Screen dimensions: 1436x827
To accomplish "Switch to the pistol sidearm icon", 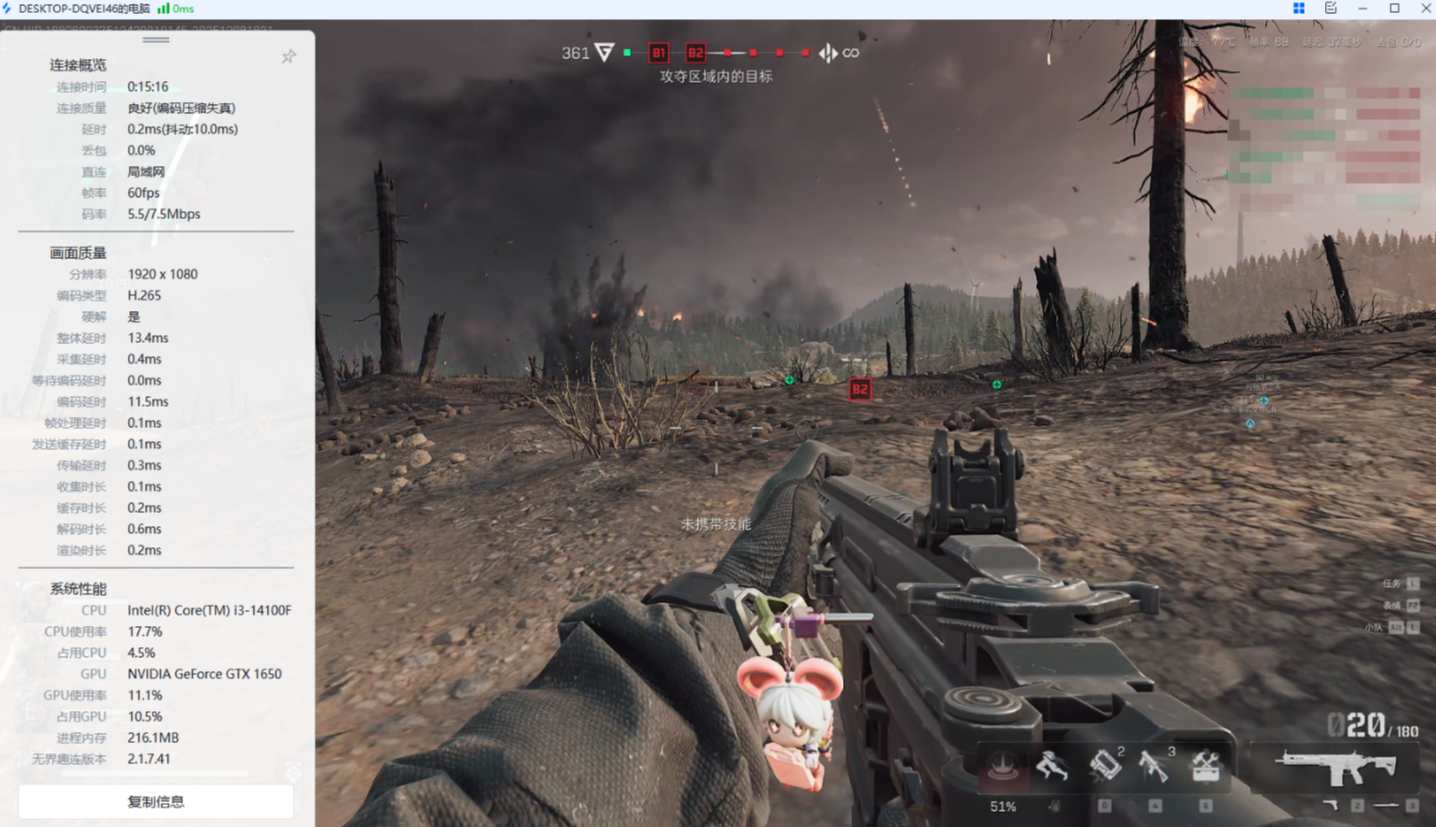I will tap(1331, 805).
